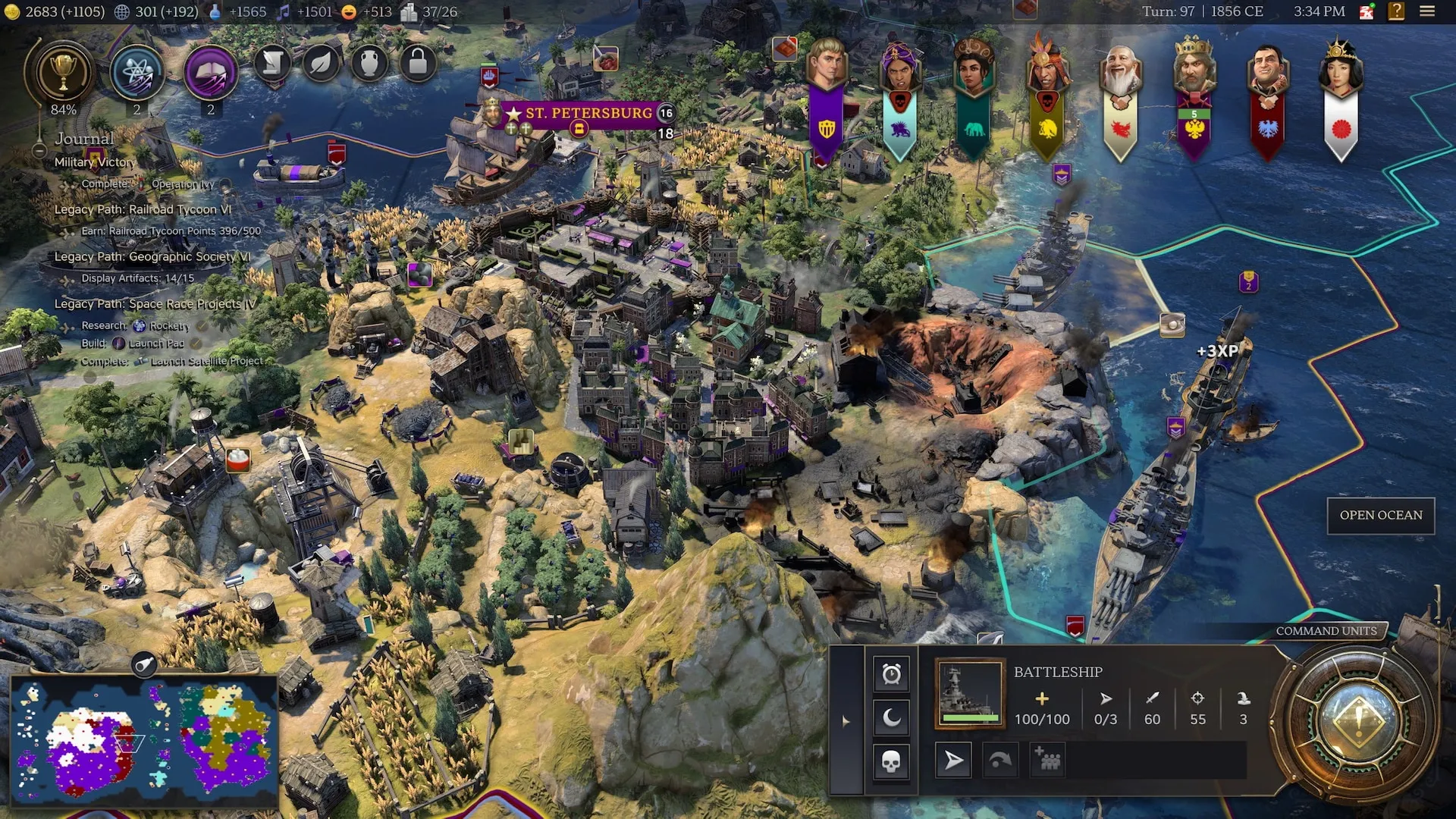The image size is (1456, 819).
Task: Open the help question mark icon
Action: pyautogui.click(x=1396, y=11)
